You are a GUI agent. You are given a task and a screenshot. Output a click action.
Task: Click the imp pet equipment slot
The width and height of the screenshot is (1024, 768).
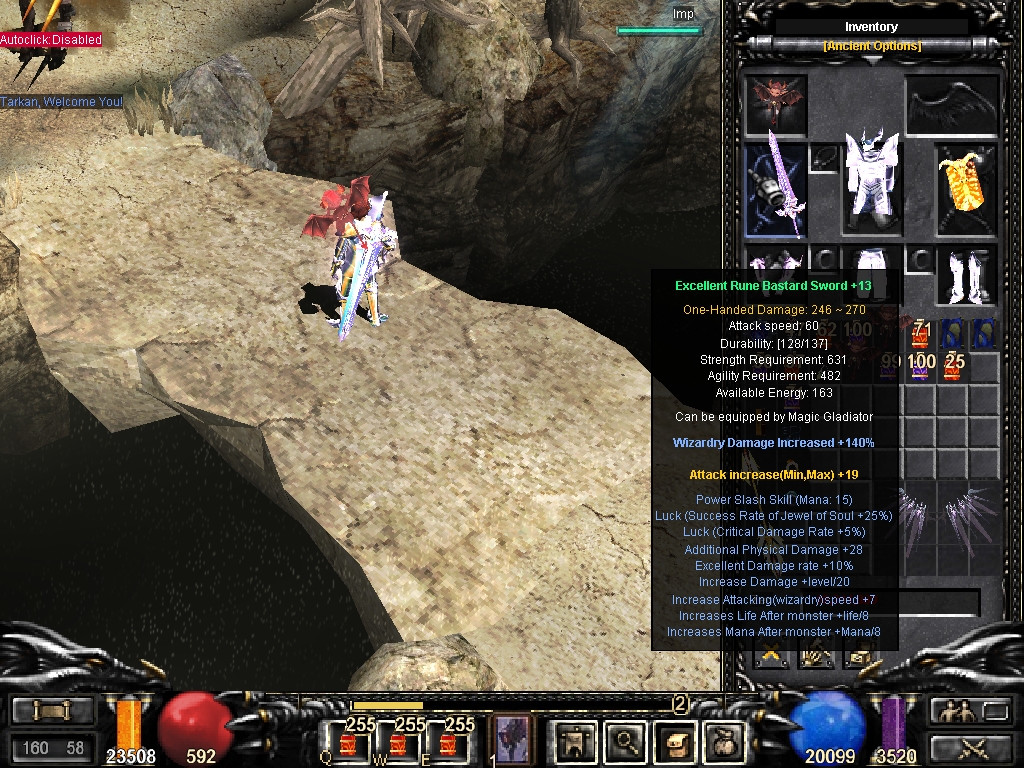point(776,104)
